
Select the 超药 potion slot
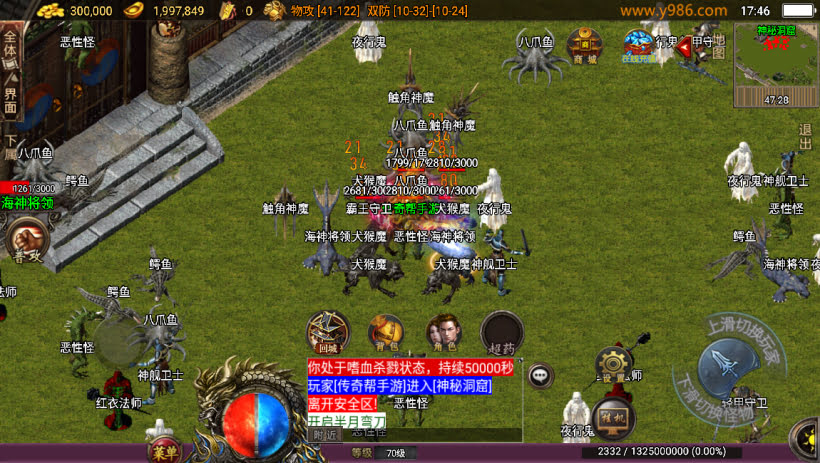(x=501, y=333)
